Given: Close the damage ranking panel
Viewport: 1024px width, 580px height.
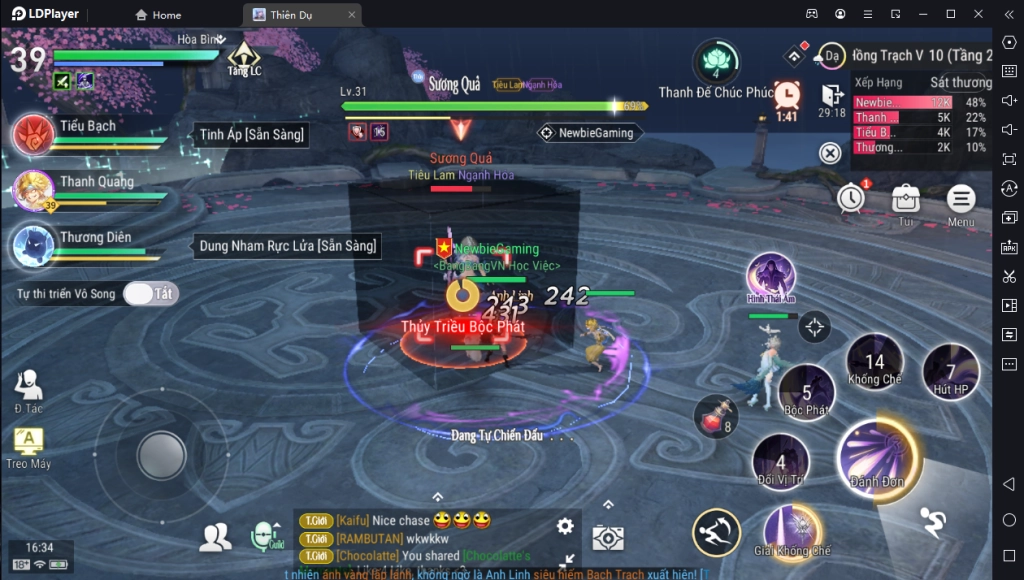Looking at the screenshot, I should coord(830,153).
